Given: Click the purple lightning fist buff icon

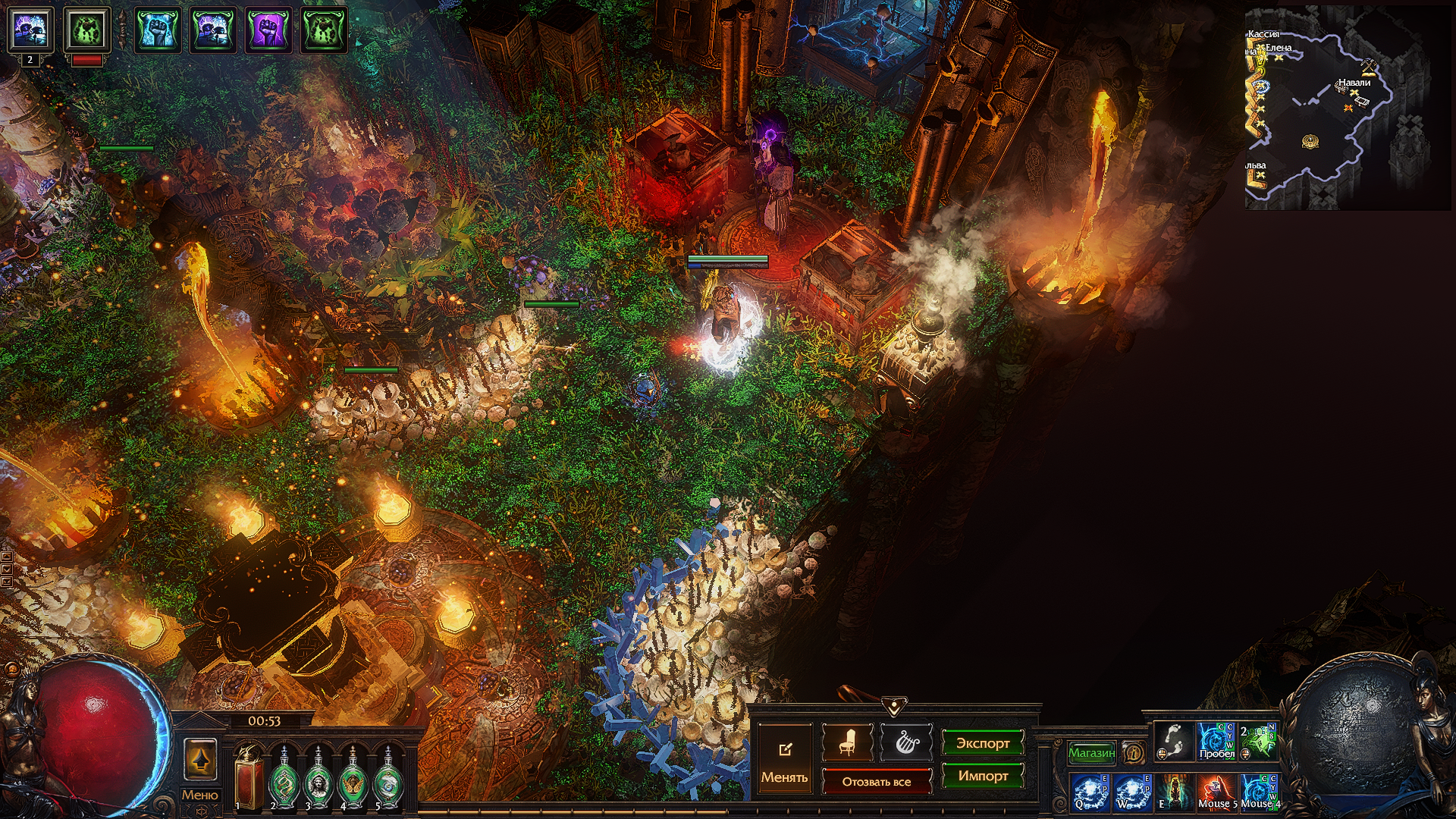Looking at the screenshot, I should click(268, 30).
